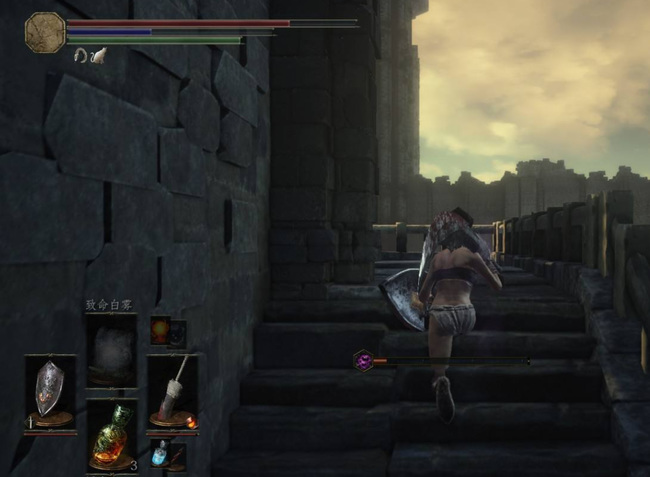Select the Pestilent Mist spell slot

click(x=110, y=350)
